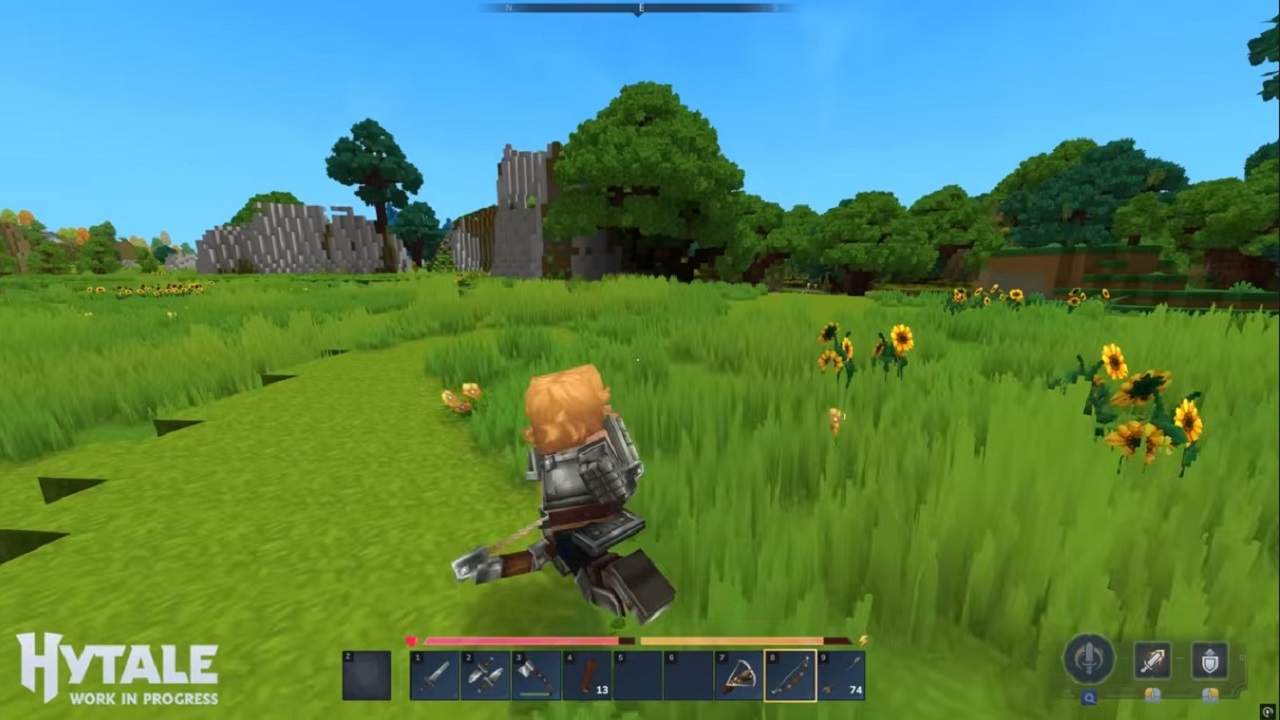Click the North marker on the compass

[510, 7]
